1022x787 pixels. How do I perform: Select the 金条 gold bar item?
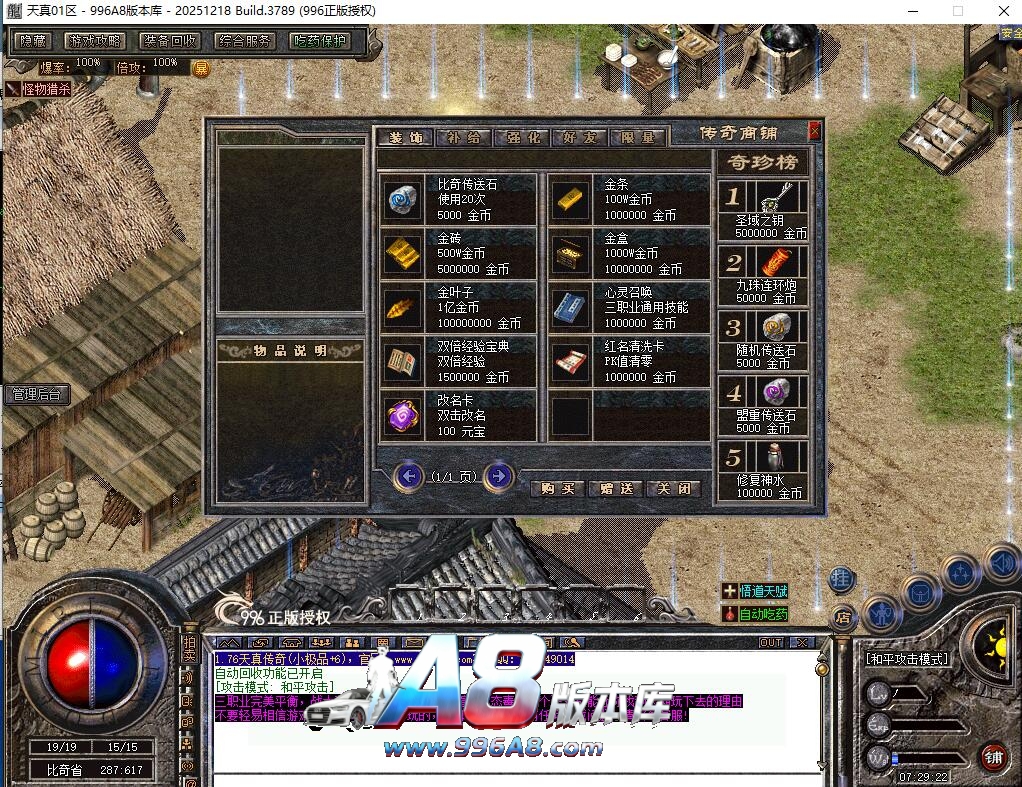coord(571,200)
